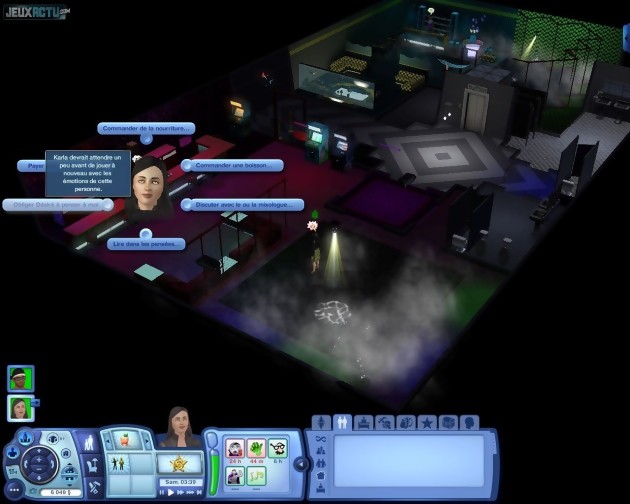Click the disguise glasses moodlet icon
Viewport: 630px width, 504px height.
(x=277, y=448)
